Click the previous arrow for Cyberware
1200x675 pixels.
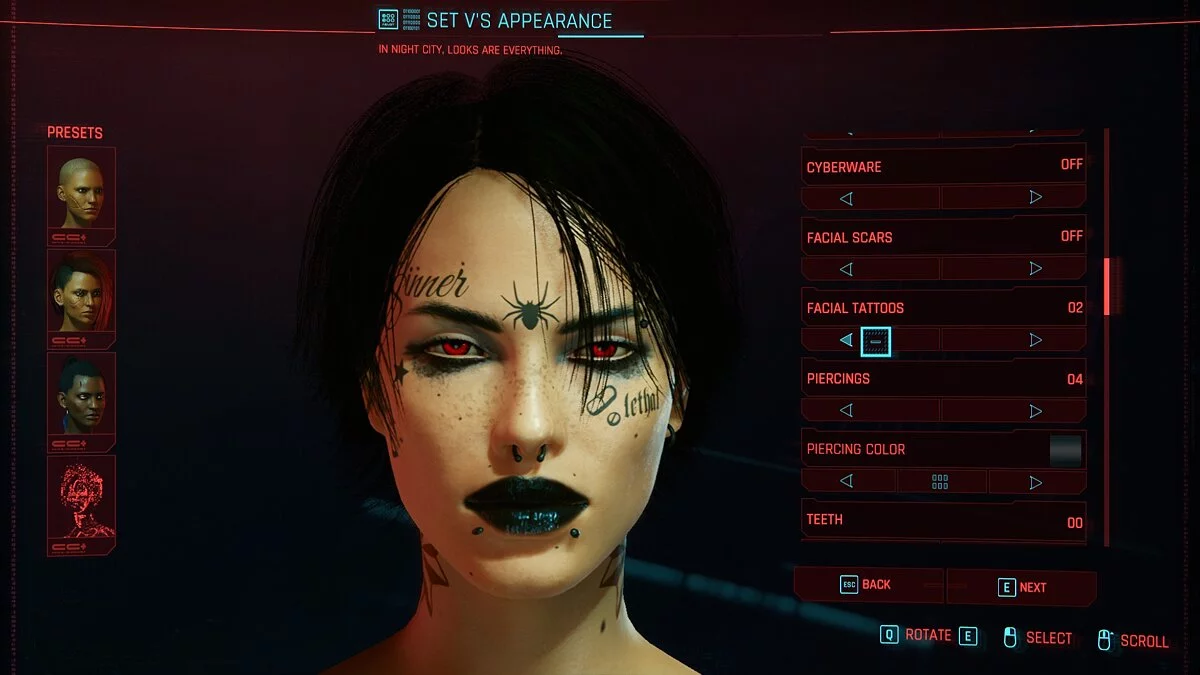click(x=846, y=198)
